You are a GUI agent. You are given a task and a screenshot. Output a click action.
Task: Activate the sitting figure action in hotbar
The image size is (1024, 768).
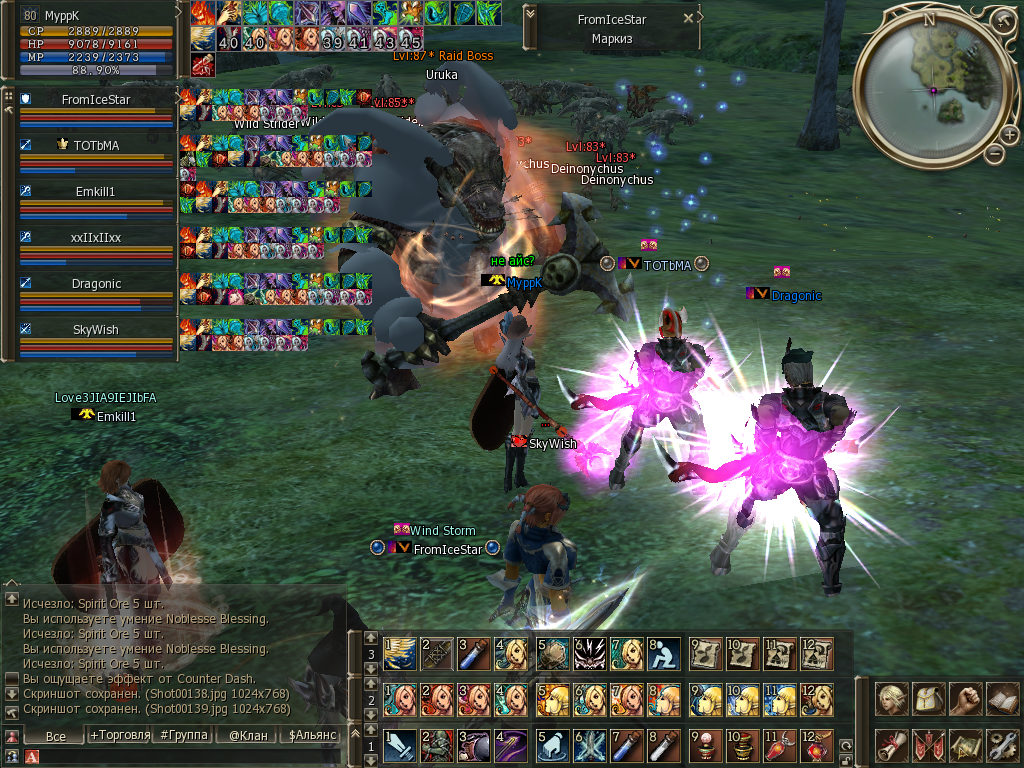(664, 654)
